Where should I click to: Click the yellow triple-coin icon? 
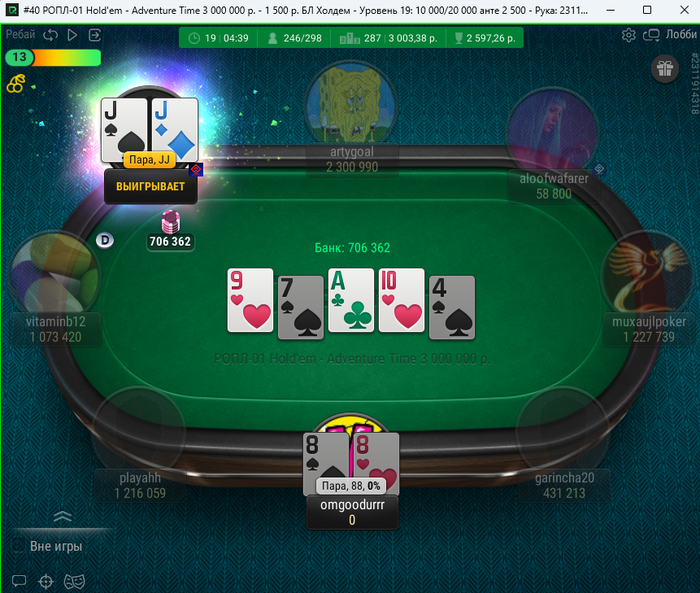pyautogui.click(x=14, y=84)
